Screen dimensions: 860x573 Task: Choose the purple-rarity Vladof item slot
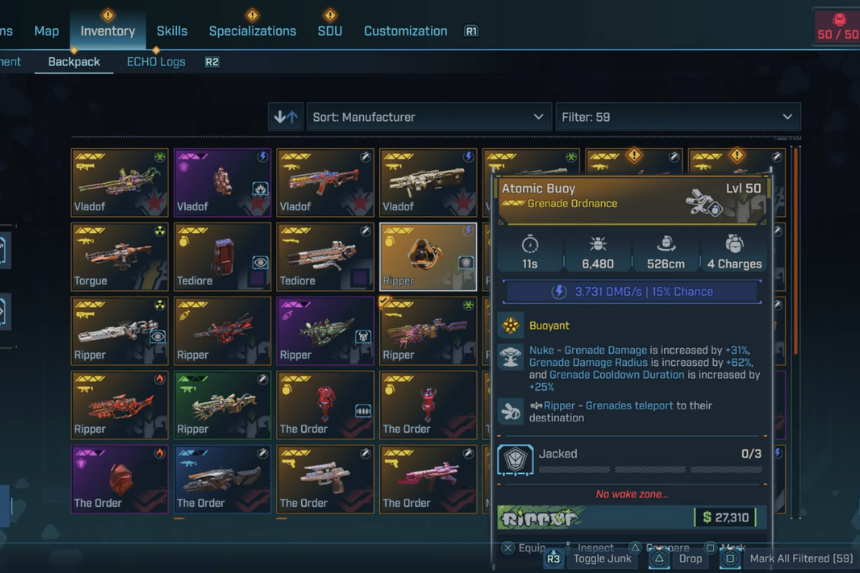(223, 183)
